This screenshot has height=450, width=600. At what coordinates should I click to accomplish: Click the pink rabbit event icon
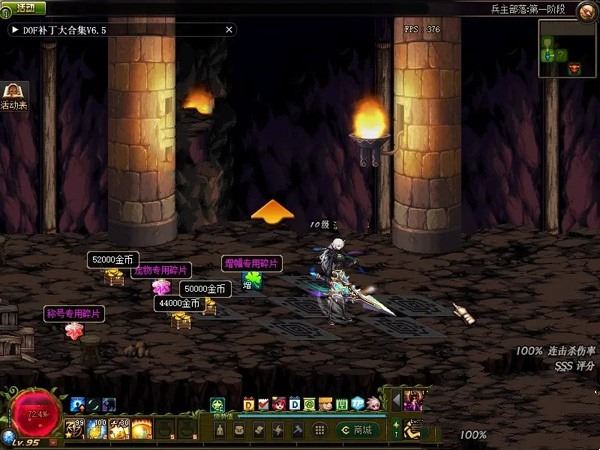point(373,404)
